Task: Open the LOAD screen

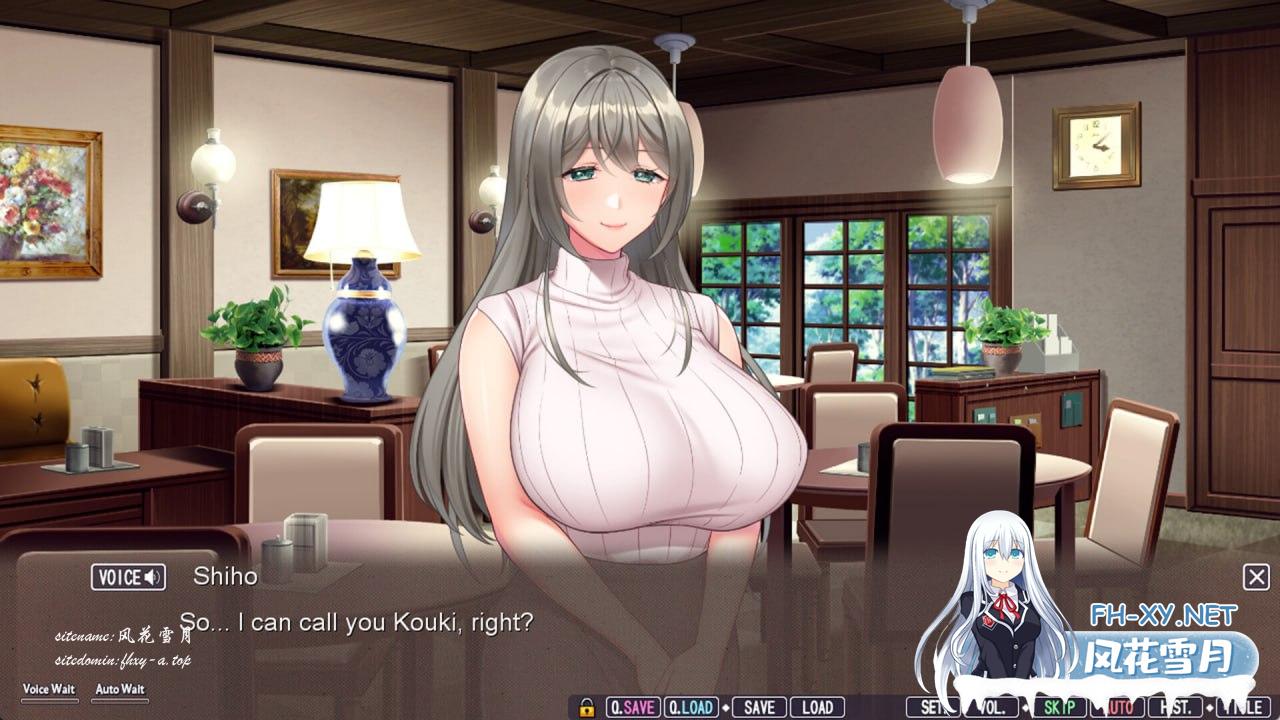Action: pos(817,705)
